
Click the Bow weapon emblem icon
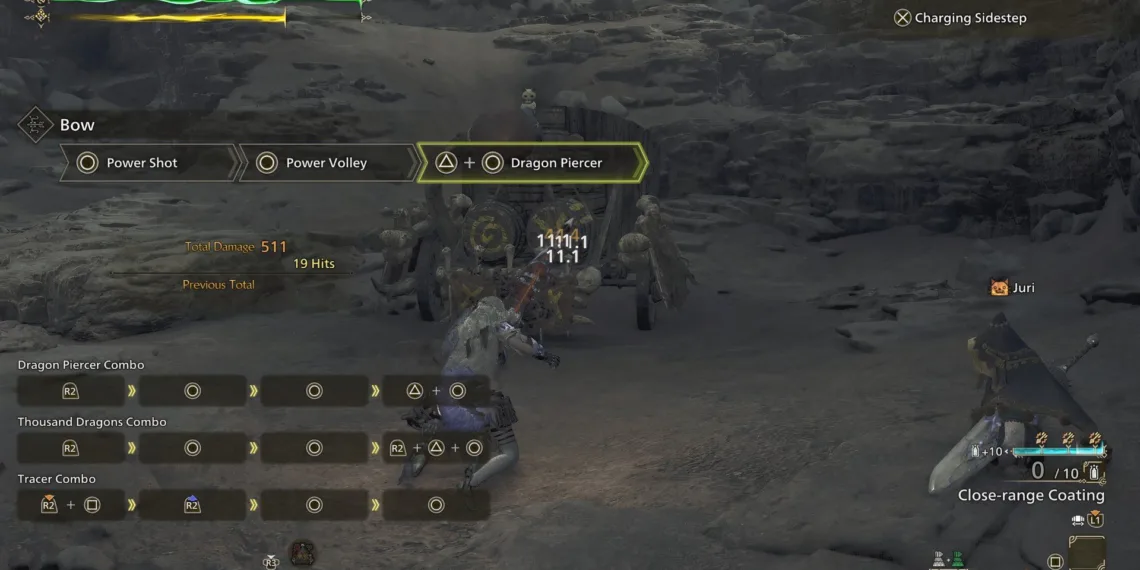[x=35, y=125]
